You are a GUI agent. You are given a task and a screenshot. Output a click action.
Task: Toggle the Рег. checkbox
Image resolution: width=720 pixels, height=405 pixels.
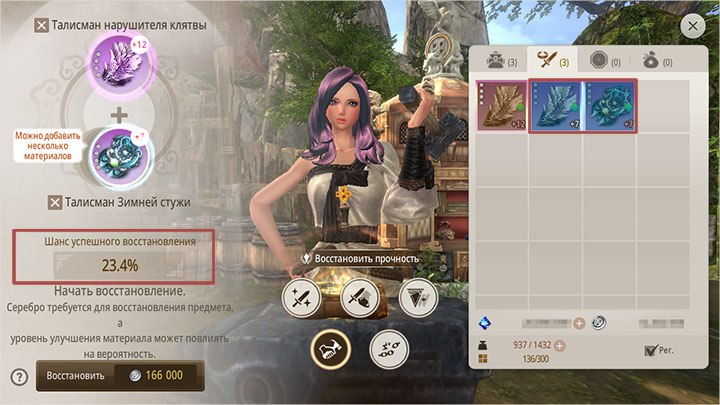pos(652,350)
